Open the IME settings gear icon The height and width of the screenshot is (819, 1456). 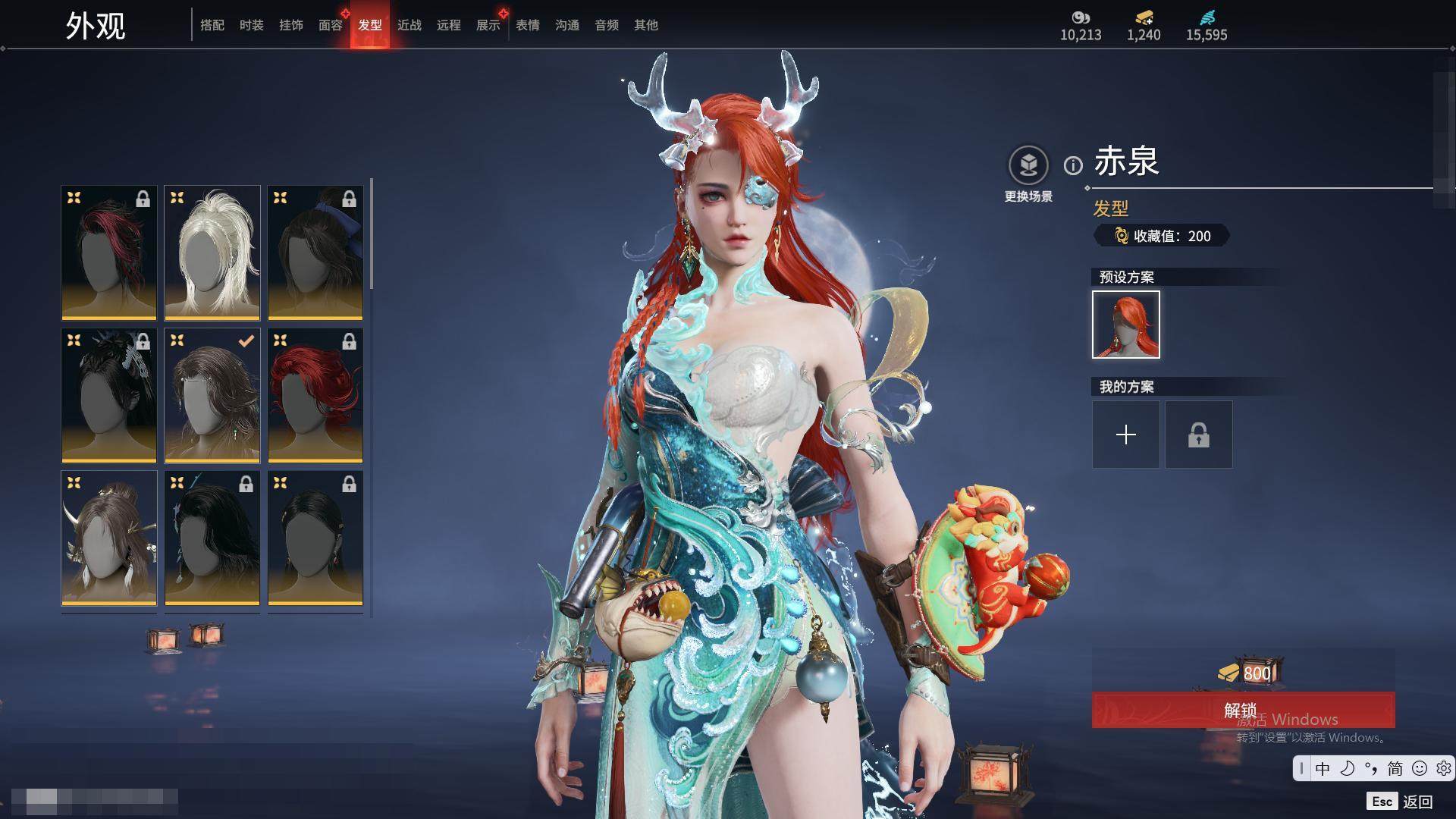point(1443,768)
